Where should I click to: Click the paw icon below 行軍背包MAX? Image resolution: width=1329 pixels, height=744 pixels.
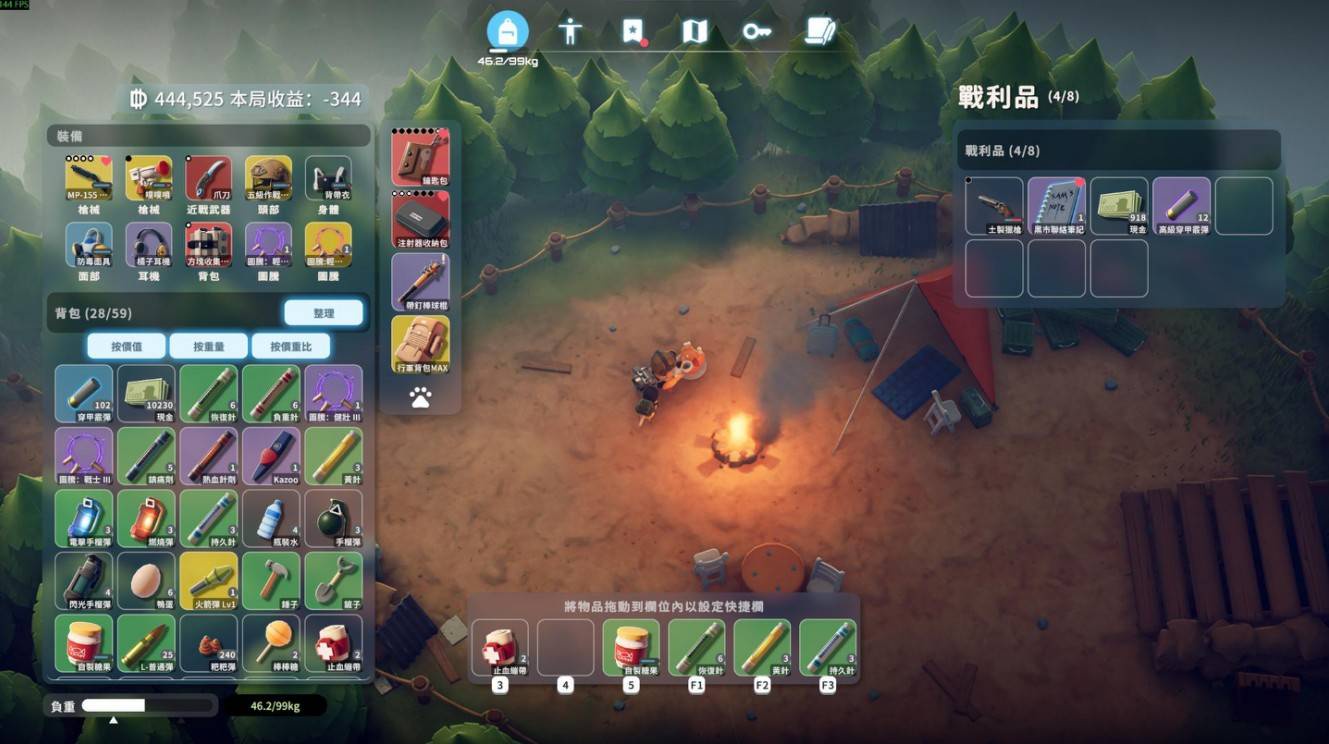point(420,398)
